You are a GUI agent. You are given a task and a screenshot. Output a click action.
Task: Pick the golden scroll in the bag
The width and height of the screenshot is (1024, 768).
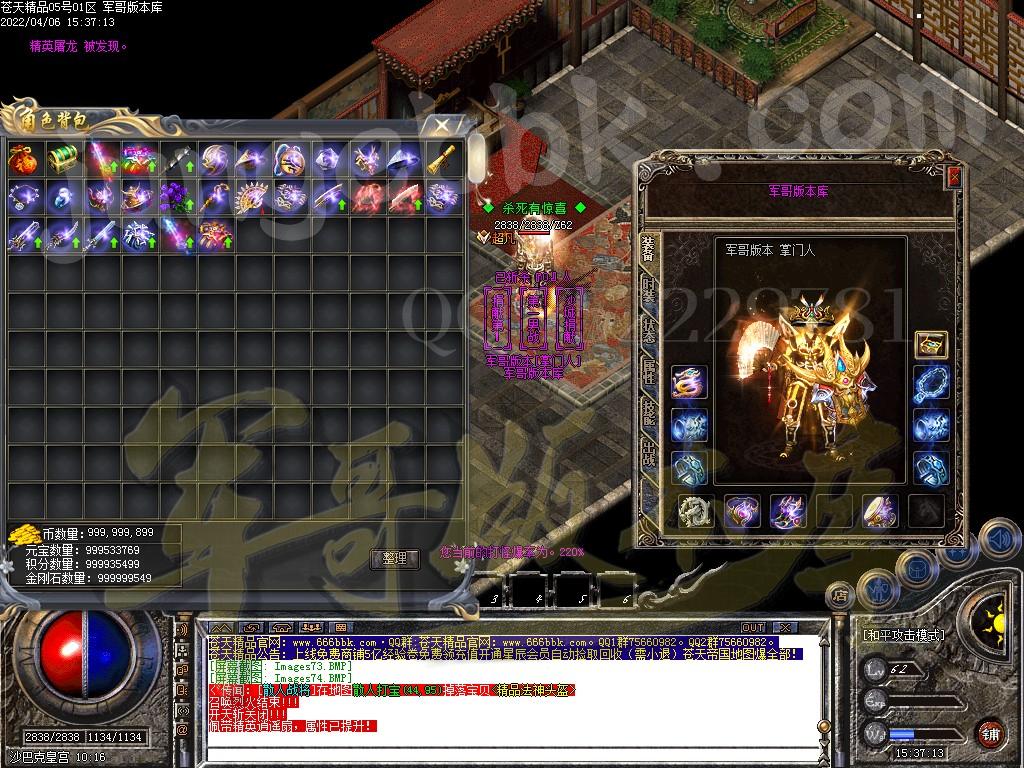point(442,158)
